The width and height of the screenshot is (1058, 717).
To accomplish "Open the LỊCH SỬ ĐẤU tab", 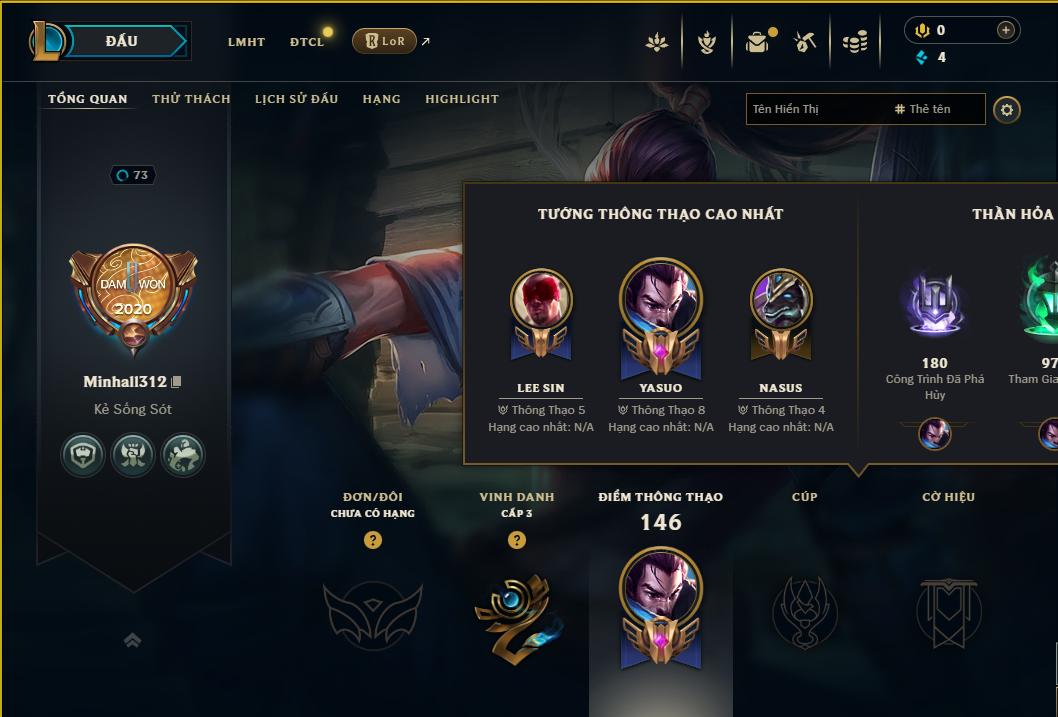I will [296, 99].
